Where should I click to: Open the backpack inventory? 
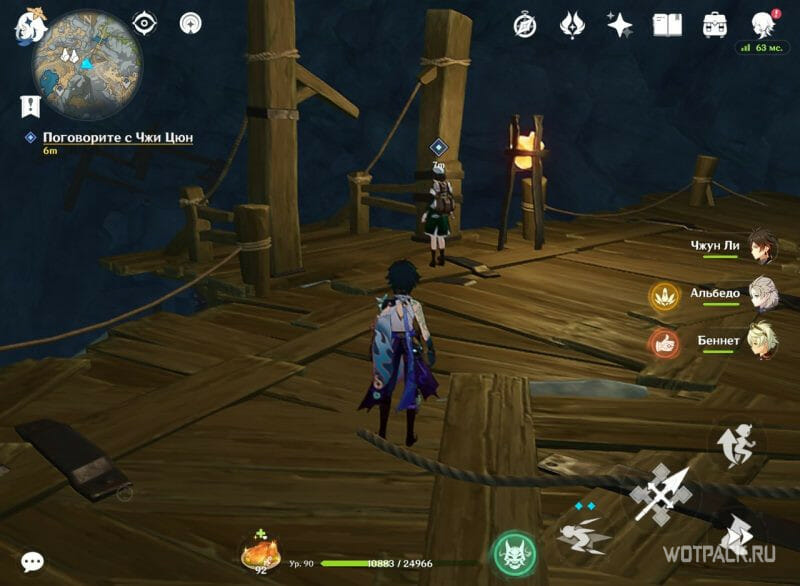[715, 25]
